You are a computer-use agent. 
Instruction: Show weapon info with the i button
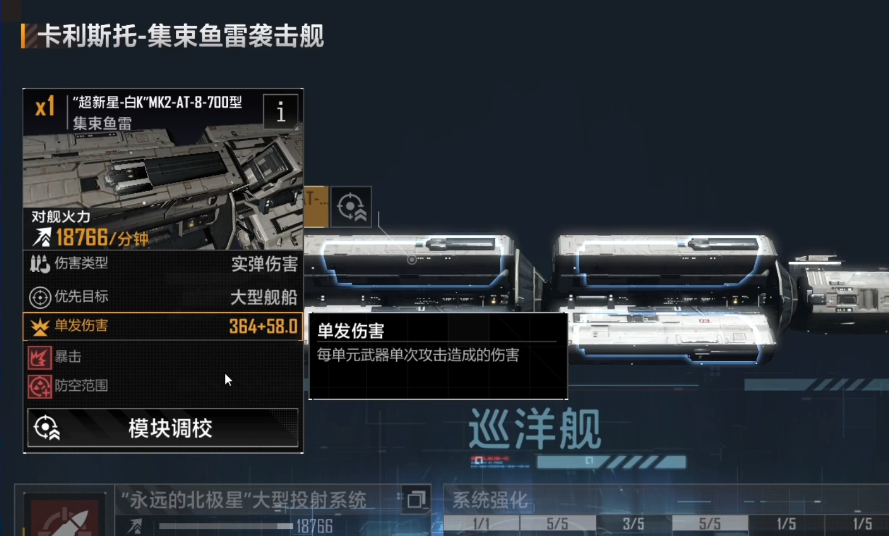(x=281, y=112)
